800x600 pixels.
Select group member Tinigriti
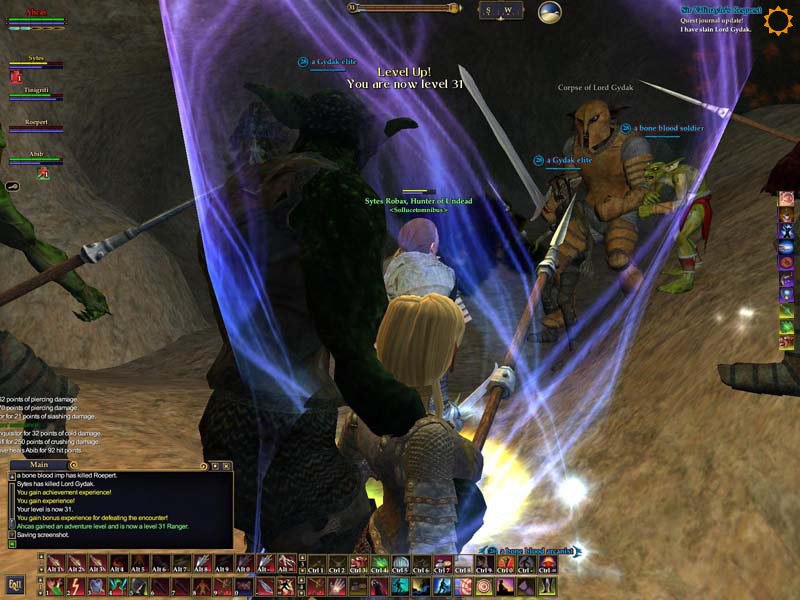(x=36, y=91)
